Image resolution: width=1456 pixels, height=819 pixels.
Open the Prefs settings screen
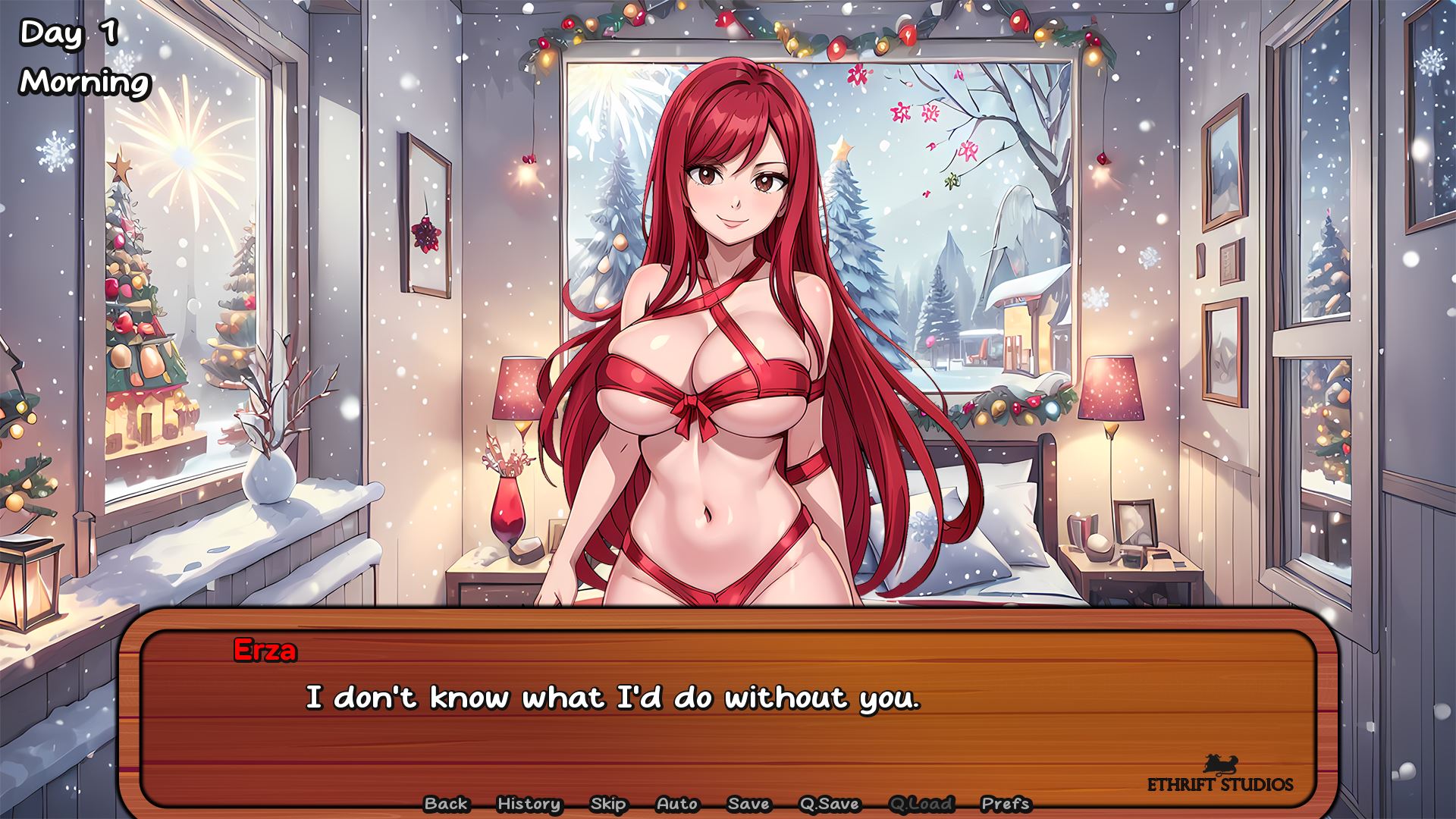point(1006,803)
